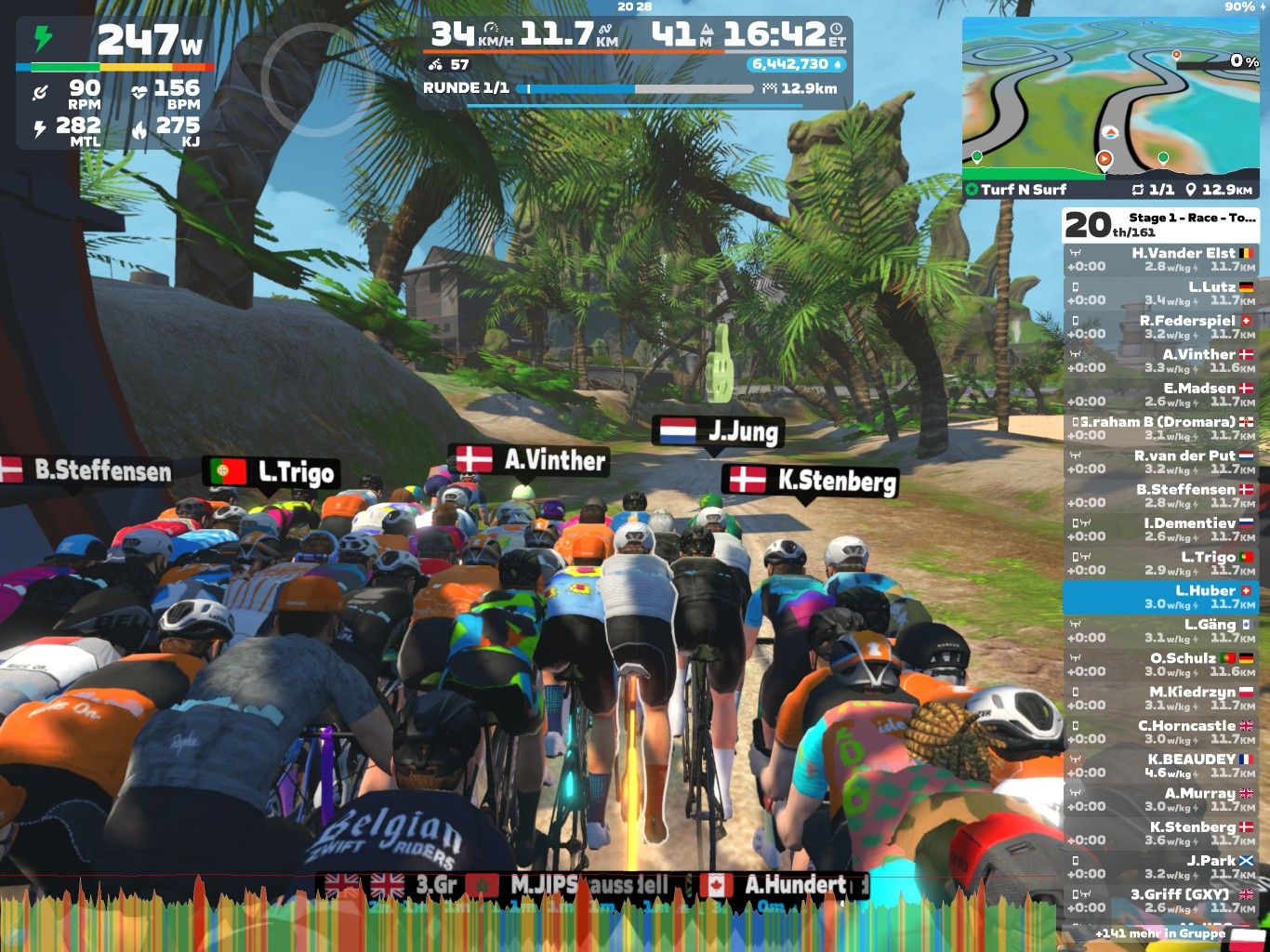The image size is (1270, 952).
Task: Select J.Park in the rider list
Action: 1160,867
